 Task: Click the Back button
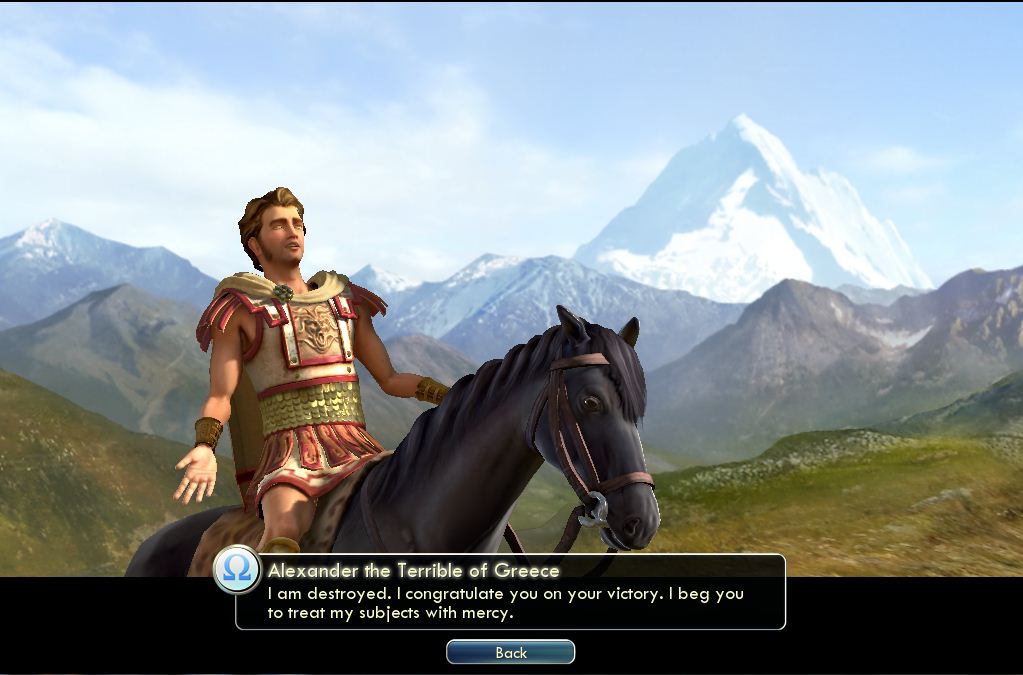coord(510,652)
